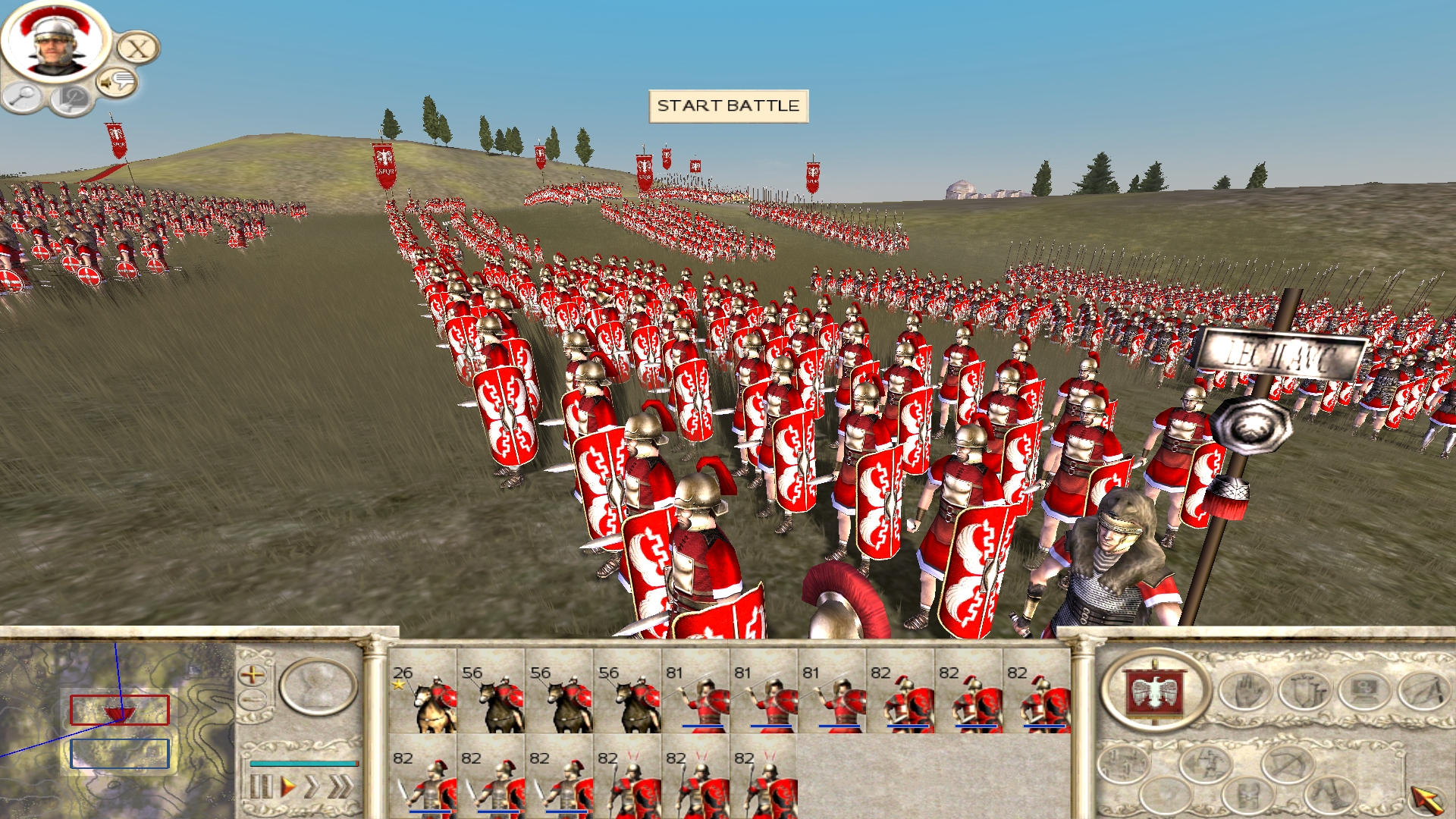Viewport: 1456px width, 819px height.
Task: Toggle the advisor speech bubble
Action: click(116, 81)
